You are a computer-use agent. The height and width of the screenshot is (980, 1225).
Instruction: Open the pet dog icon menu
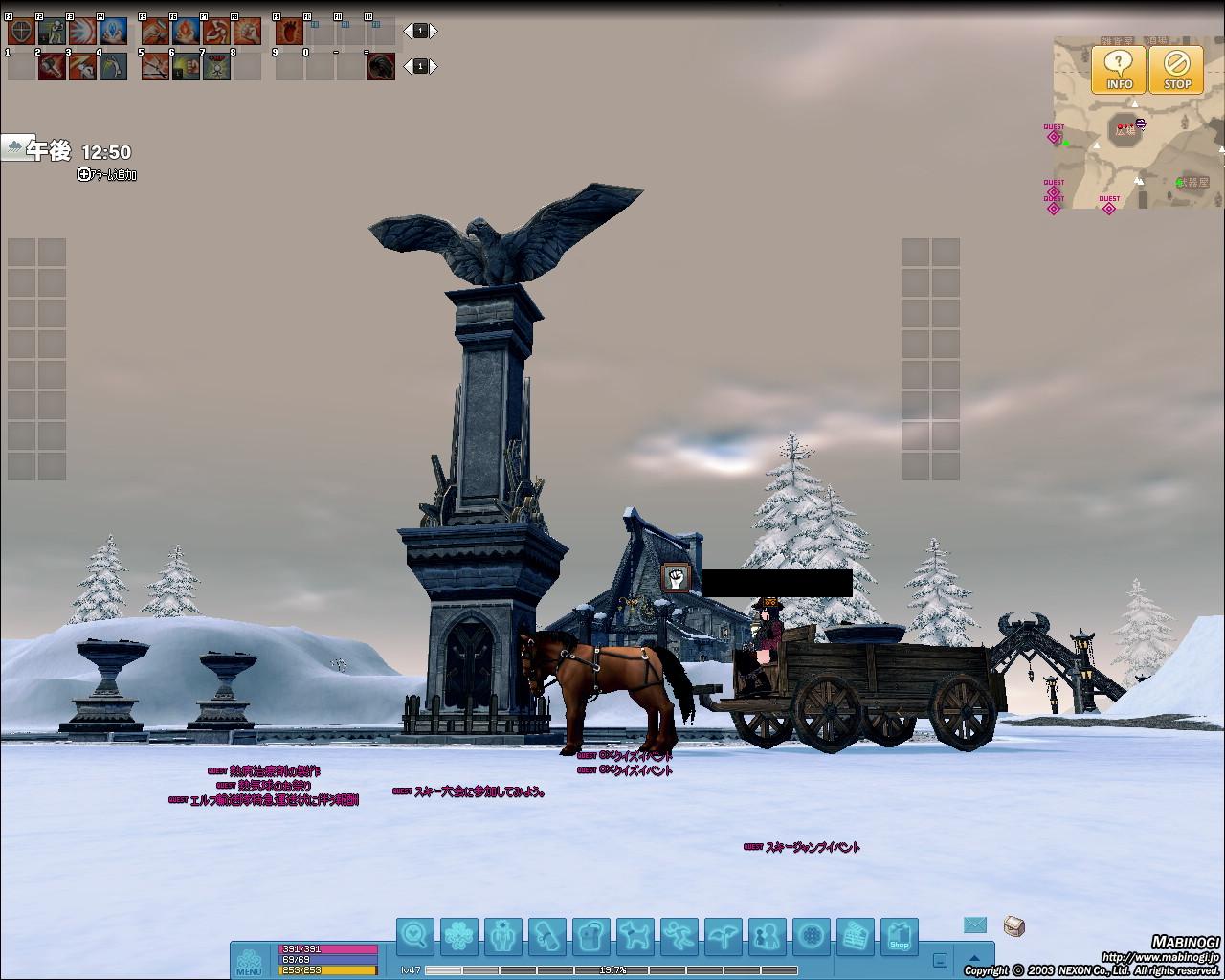635,935
